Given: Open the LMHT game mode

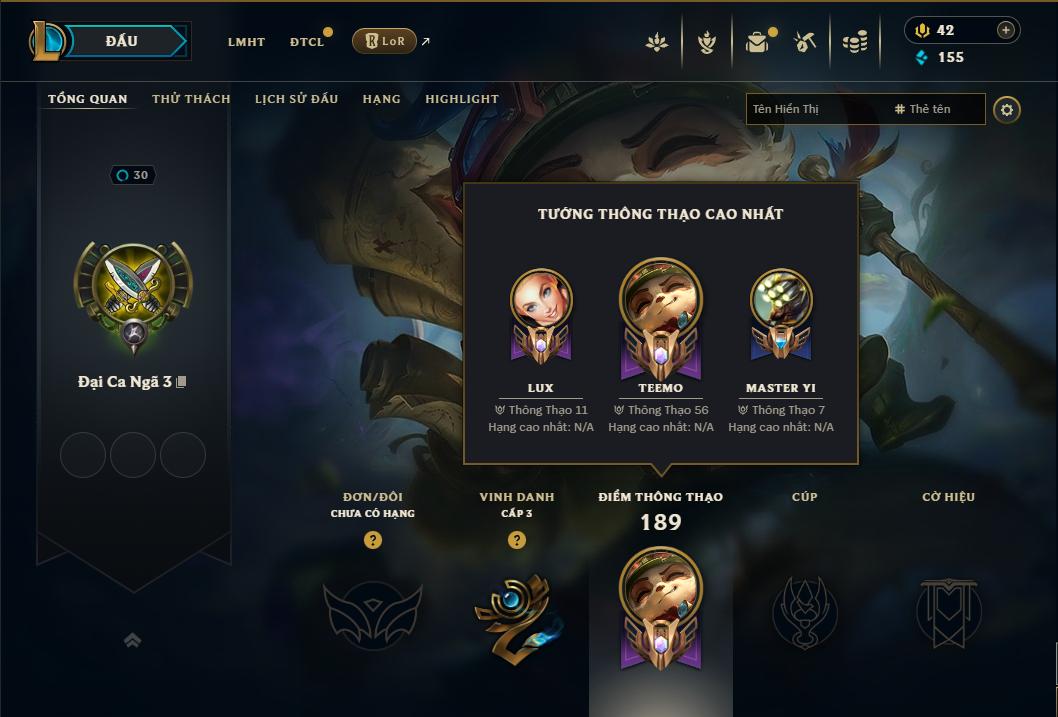Looking at the screenshot, I should point(246,42).
